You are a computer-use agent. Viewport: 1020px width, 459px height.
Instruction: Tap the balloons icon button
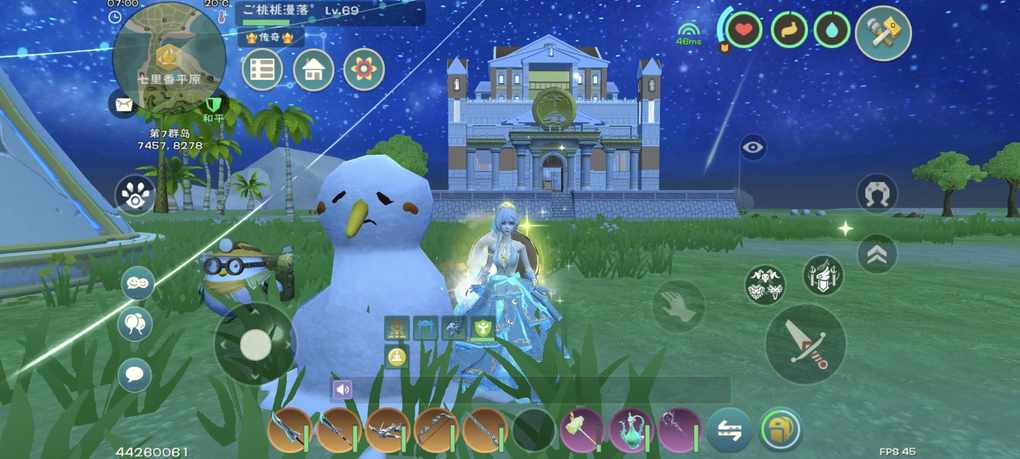point(135,324)
